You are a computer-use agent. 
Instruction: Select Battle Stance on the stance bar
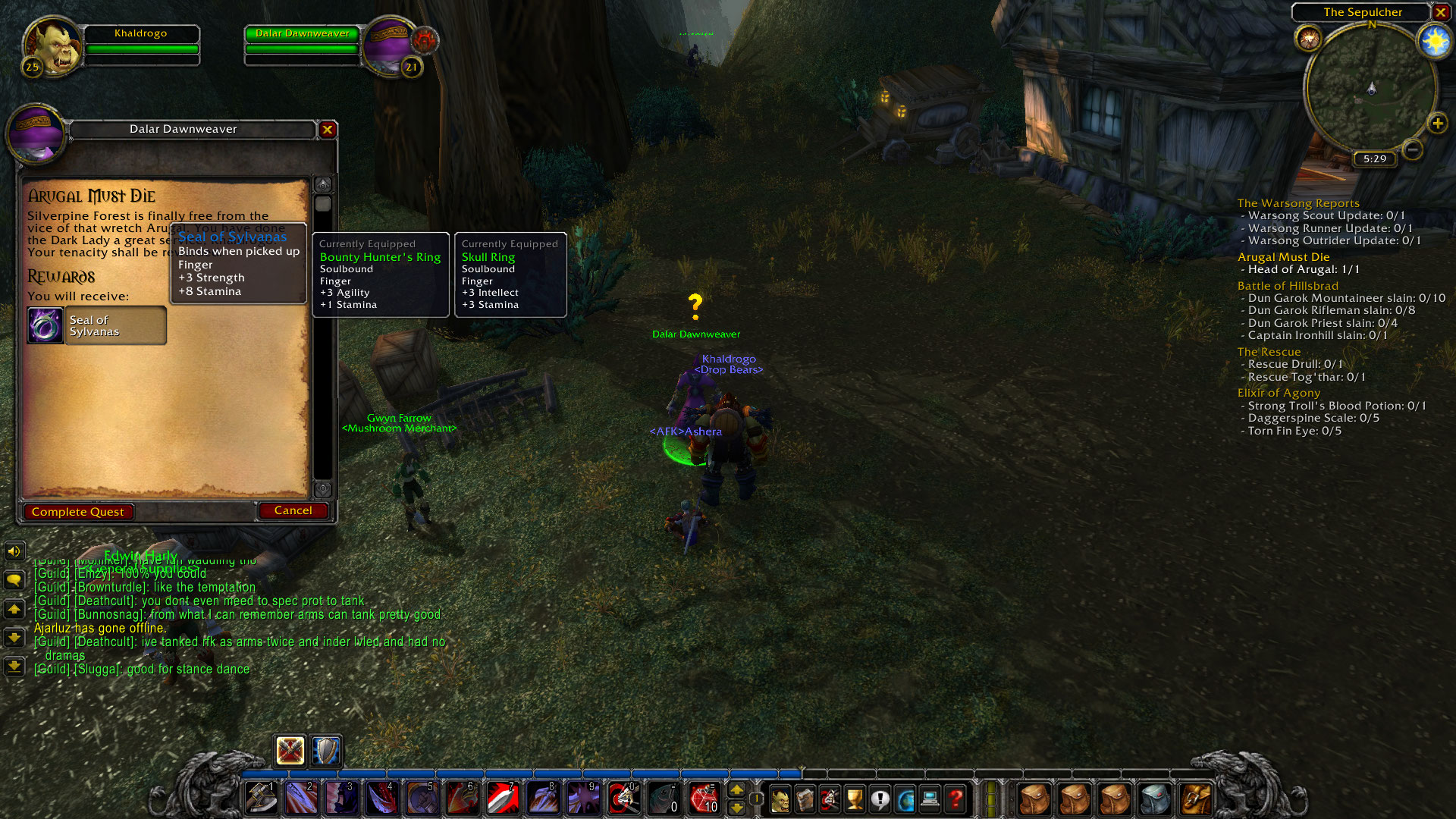[290, 751]
